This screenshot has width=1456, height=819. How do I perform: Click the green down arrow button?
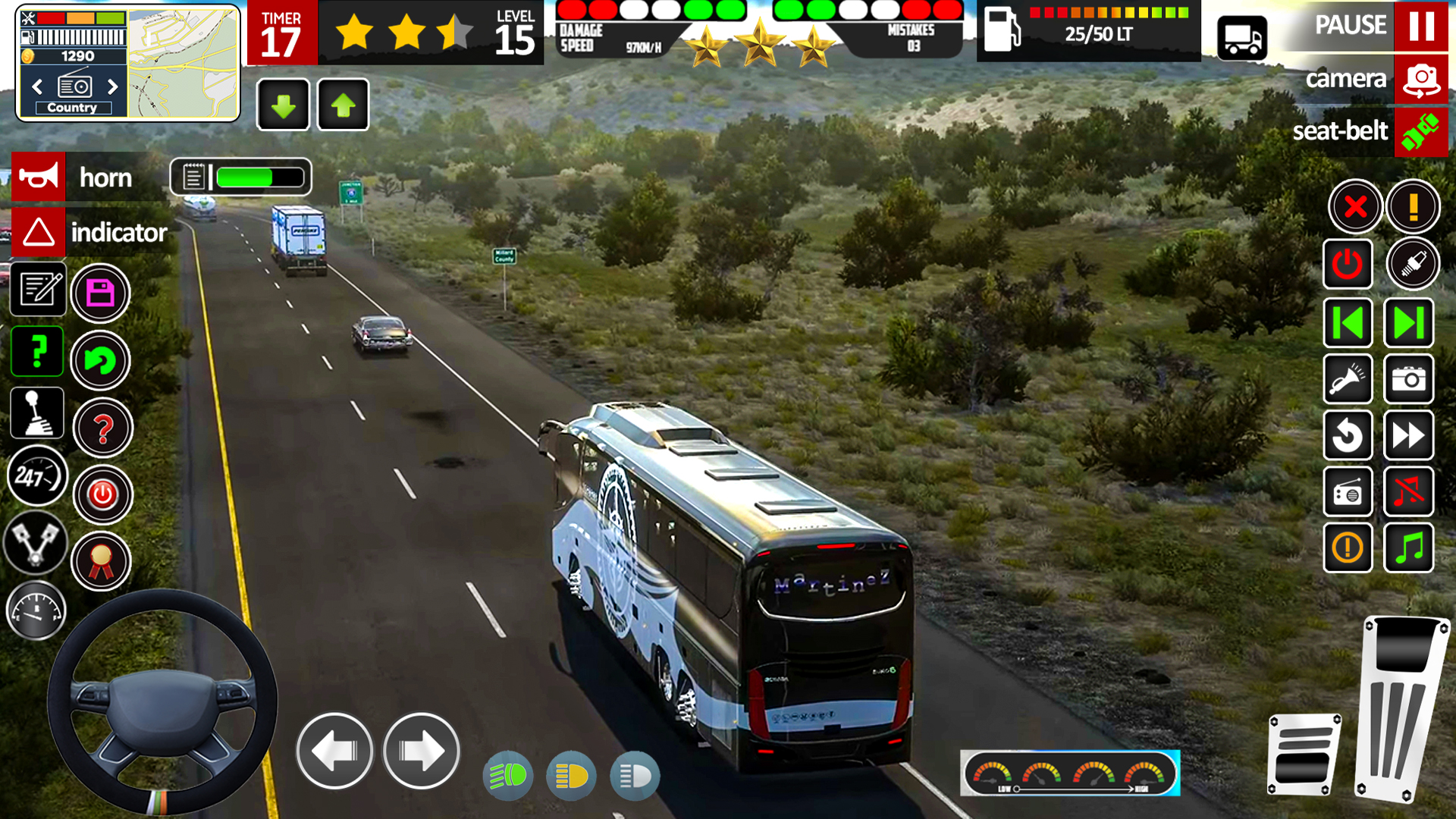(284, 105)
